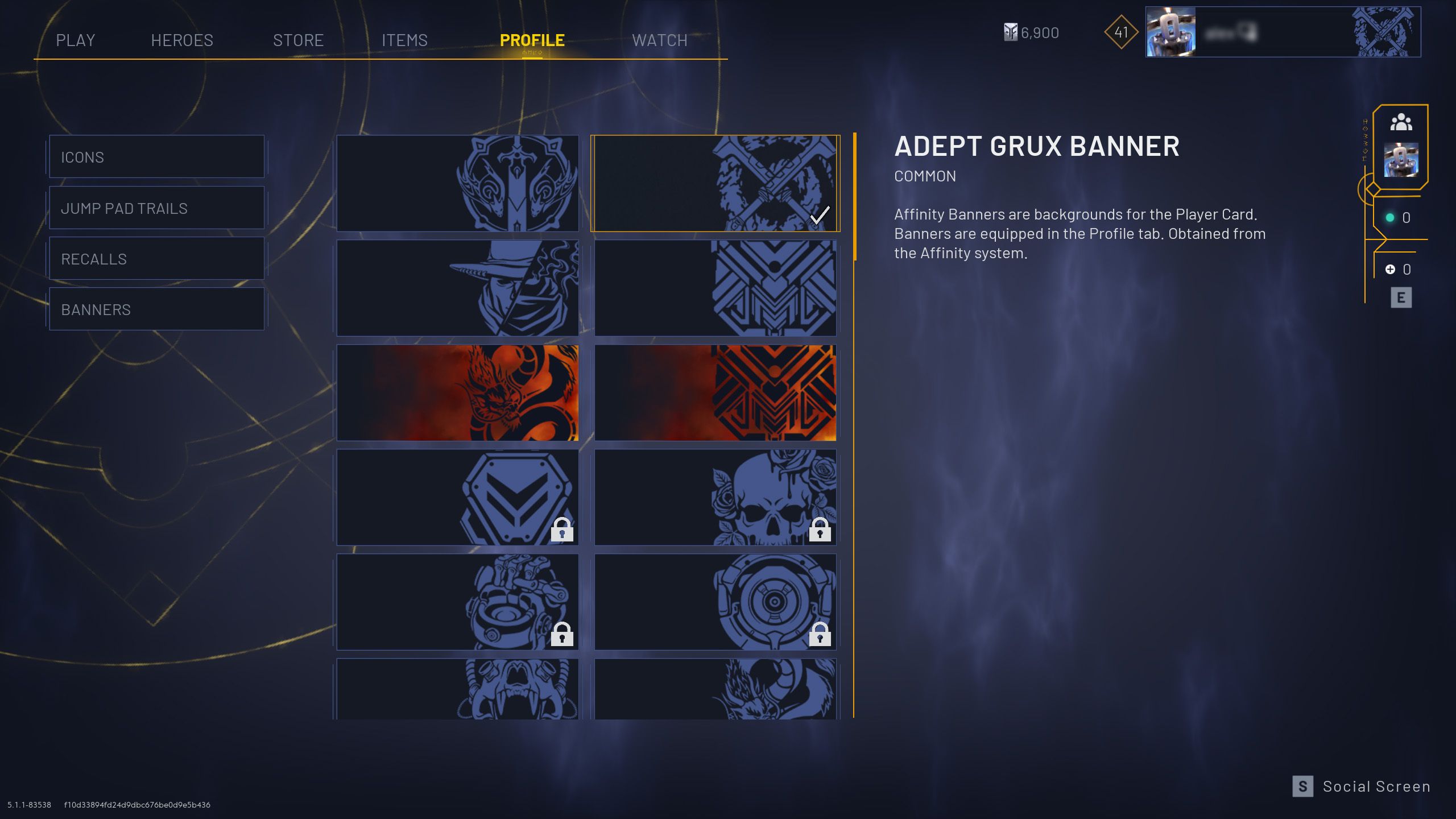Select the locked circular eye lens banner
The width and height of the screenshot is (1456, 819).
[715, 602]
